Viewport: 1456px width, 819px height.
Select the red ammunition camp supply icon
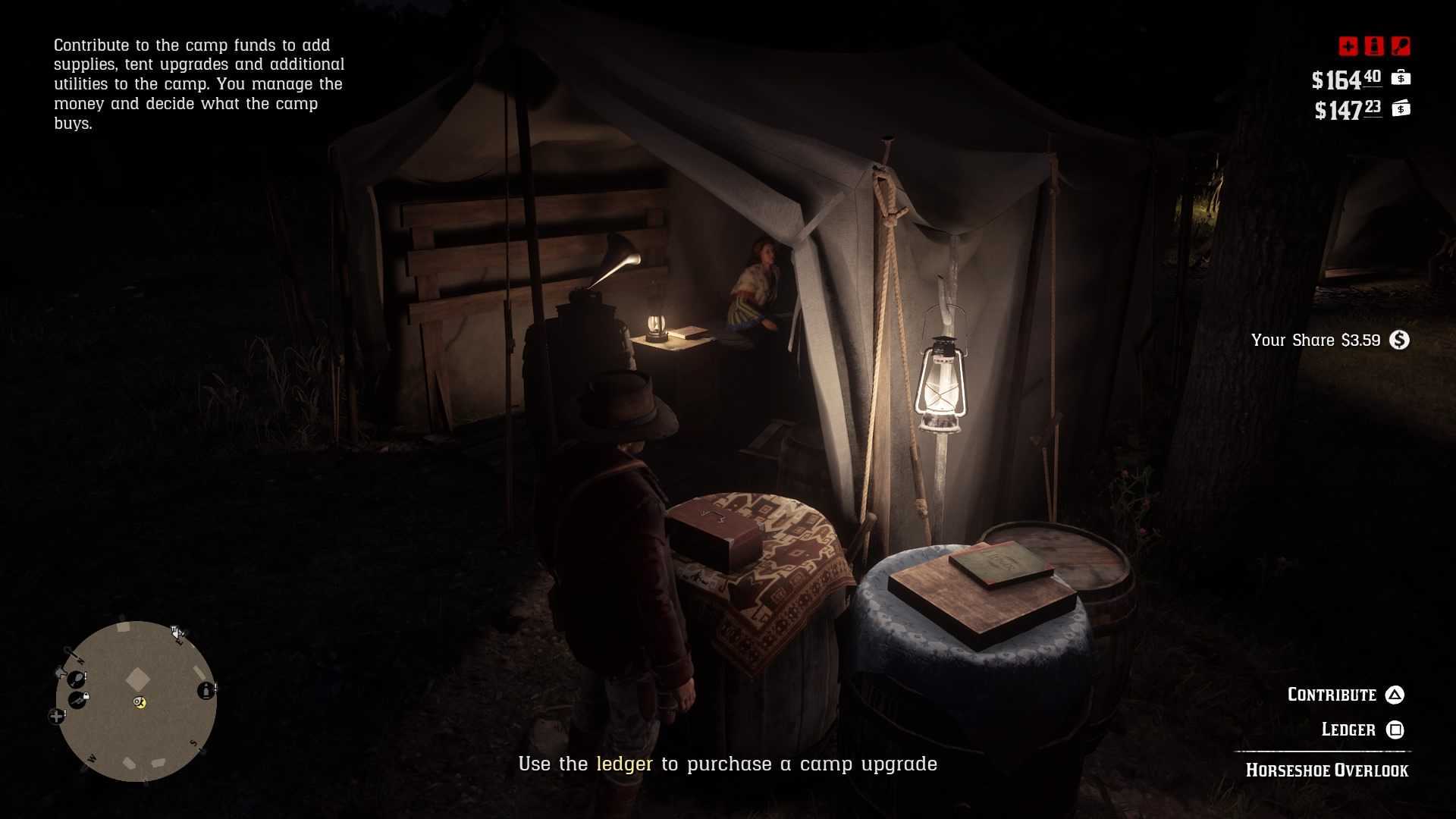tap(1374, 46)
